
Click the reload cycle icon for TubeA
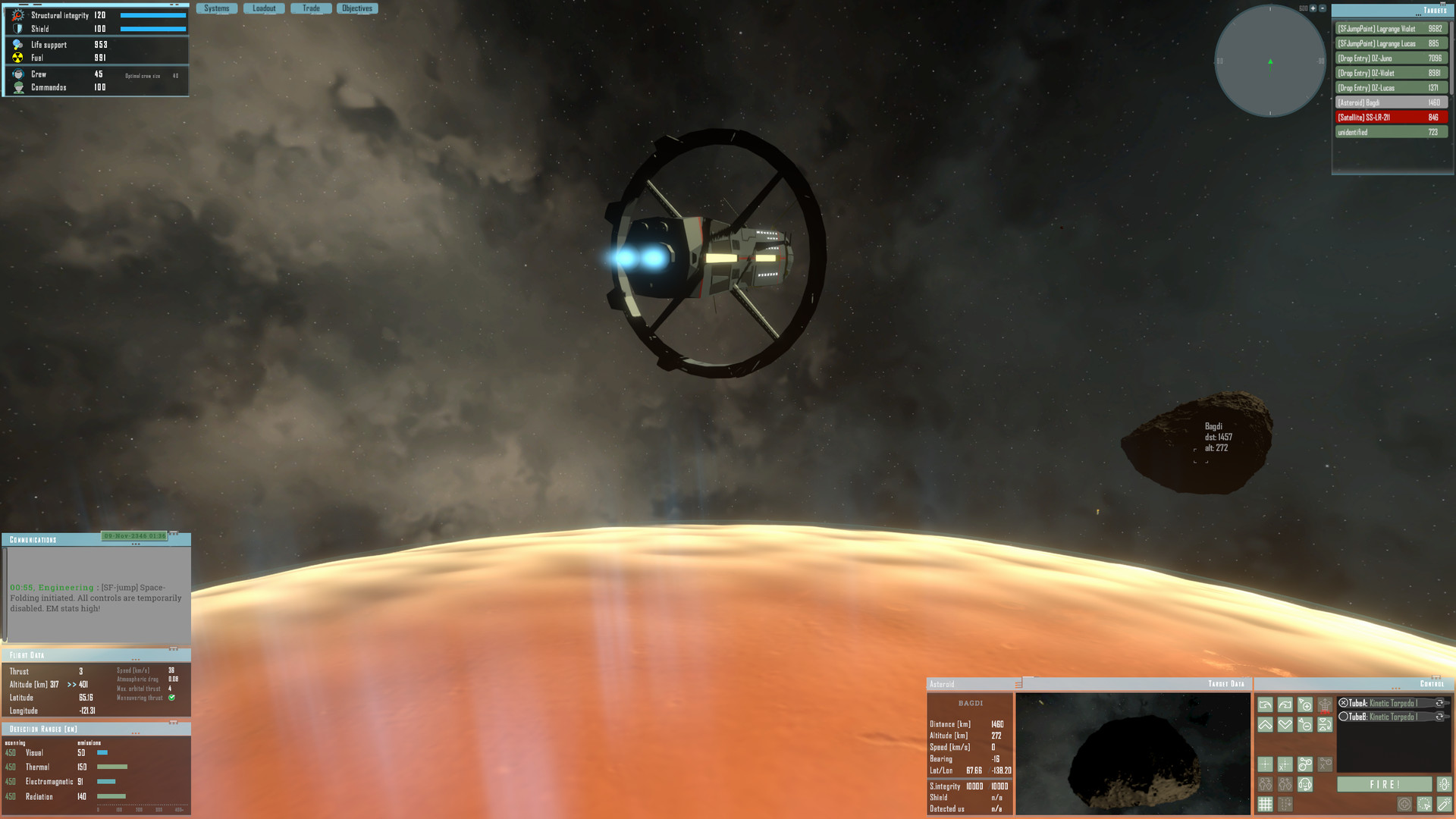[x=1440, y=703]
